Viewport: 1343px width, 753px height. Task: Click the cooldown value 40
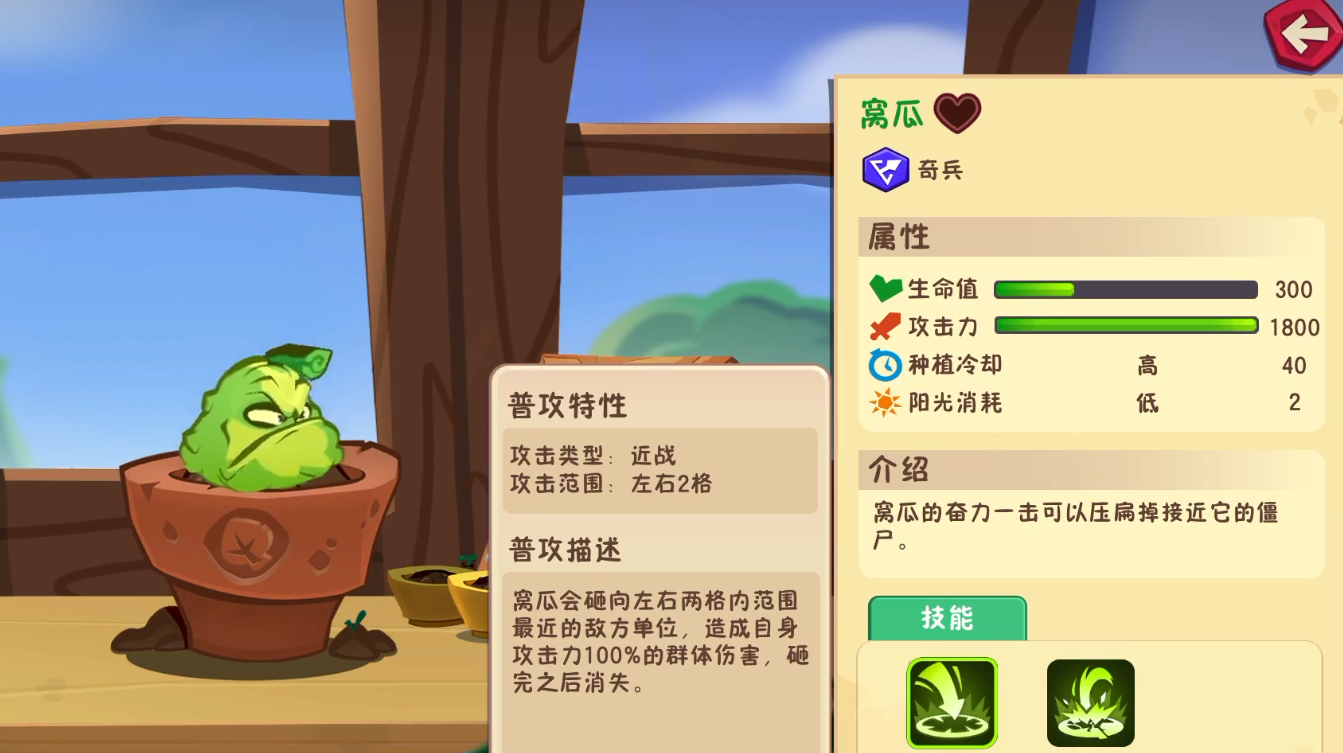(1295, 366)
